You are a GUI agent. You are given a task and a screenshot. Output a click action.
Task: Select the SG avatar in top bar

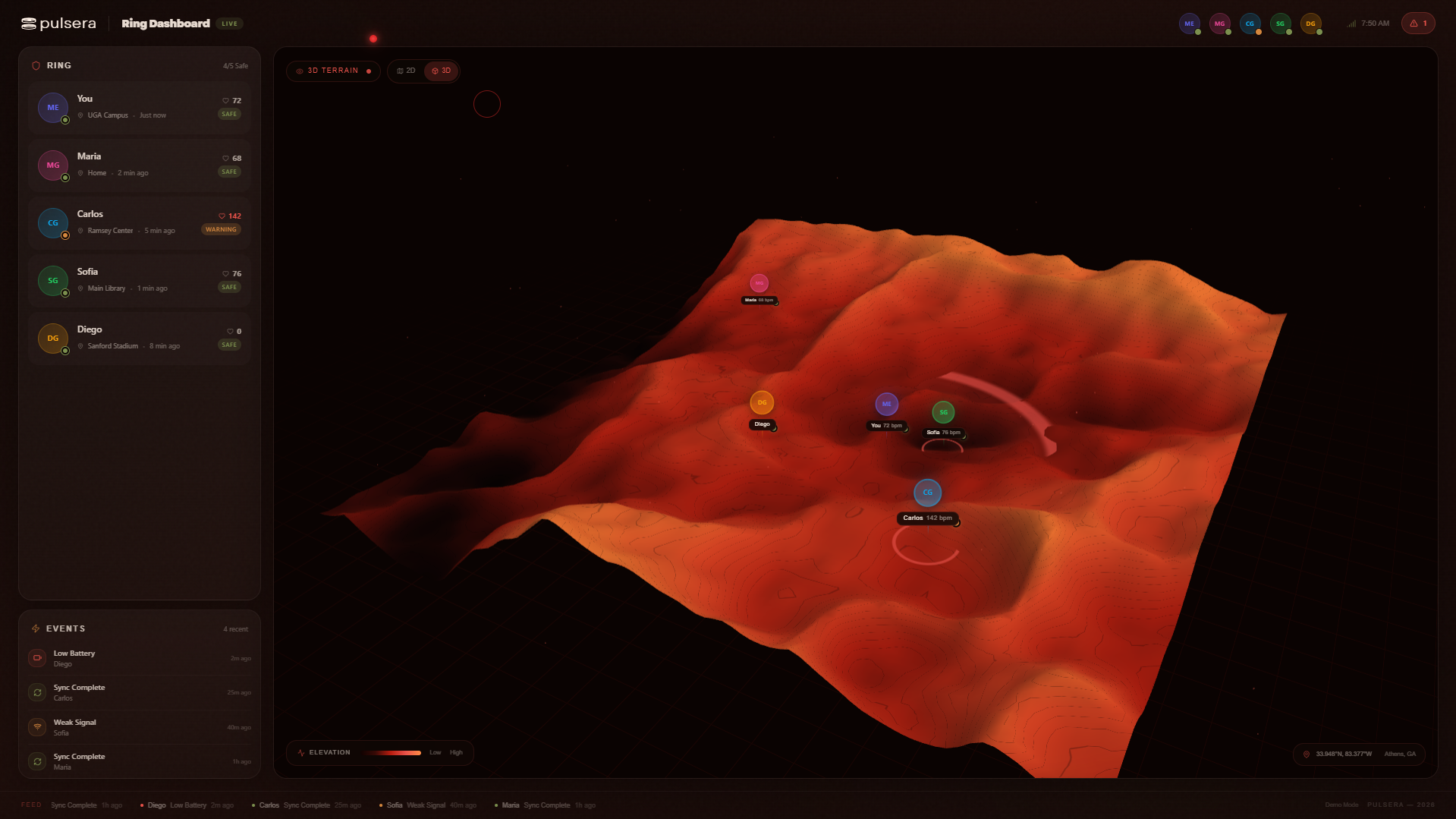tap(1280, 24)
